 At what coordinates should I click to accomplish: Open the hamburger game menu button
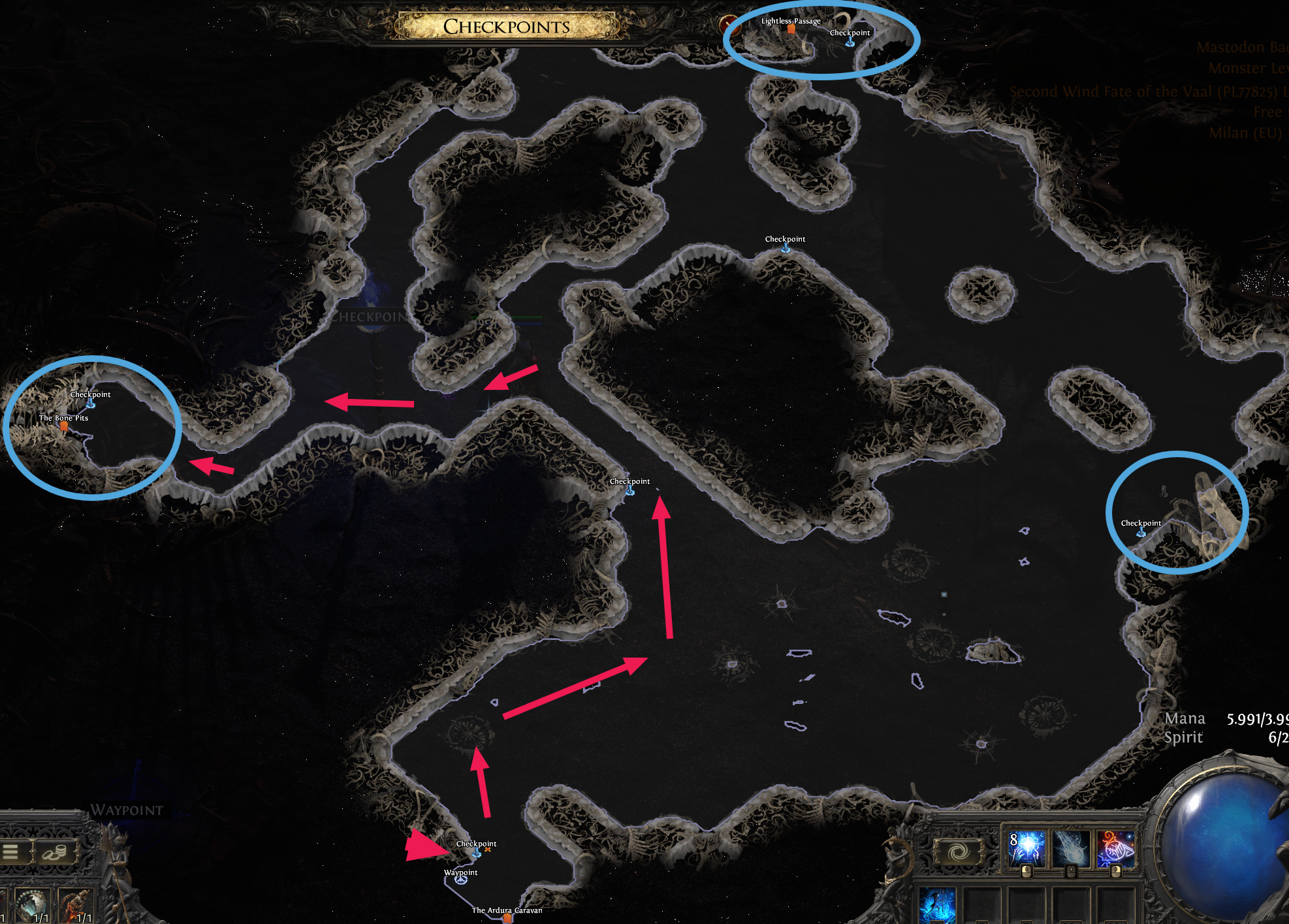pos(10,852)
